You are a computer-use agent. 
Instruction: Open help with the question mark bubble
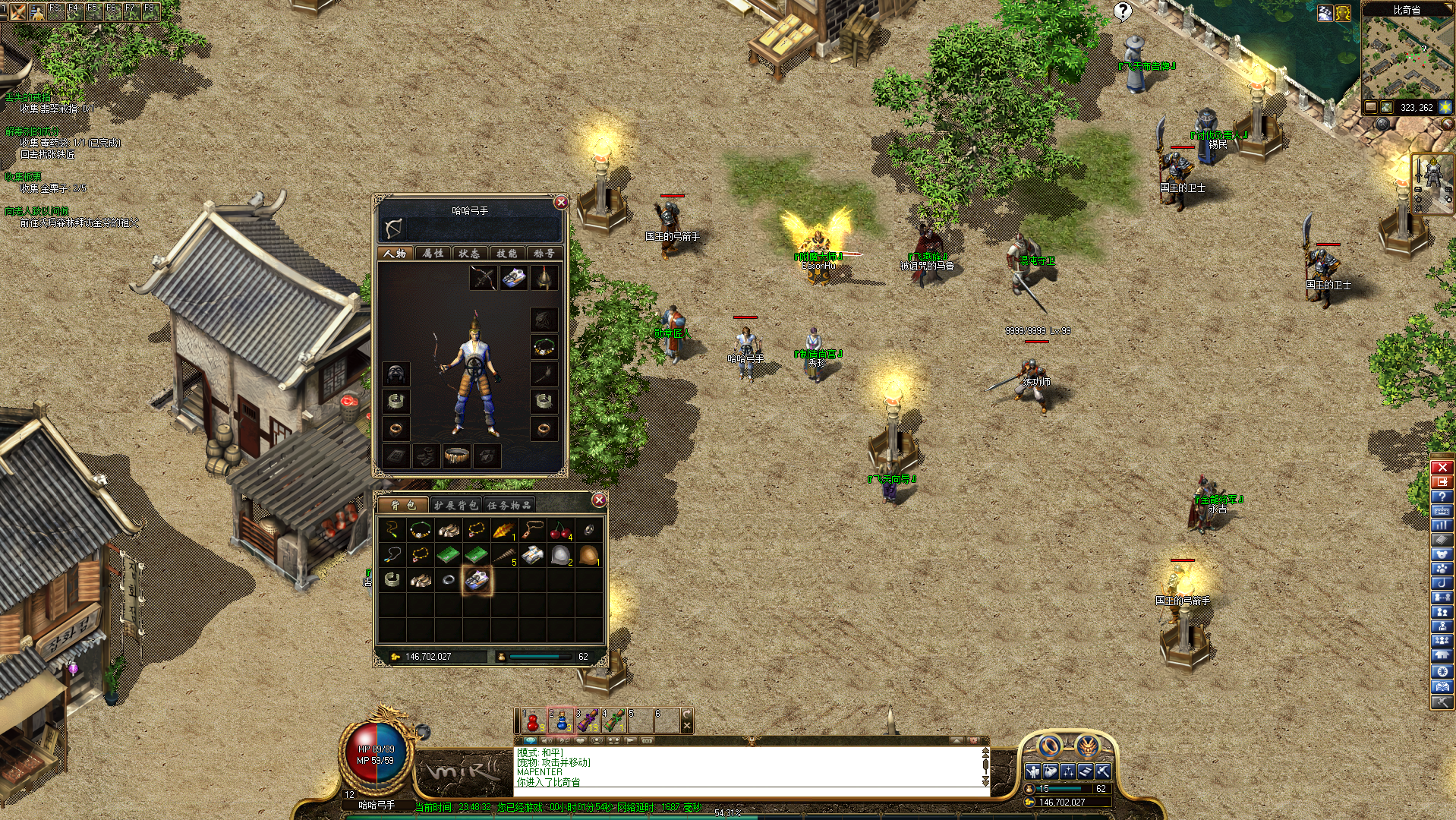coord(1122,11)
